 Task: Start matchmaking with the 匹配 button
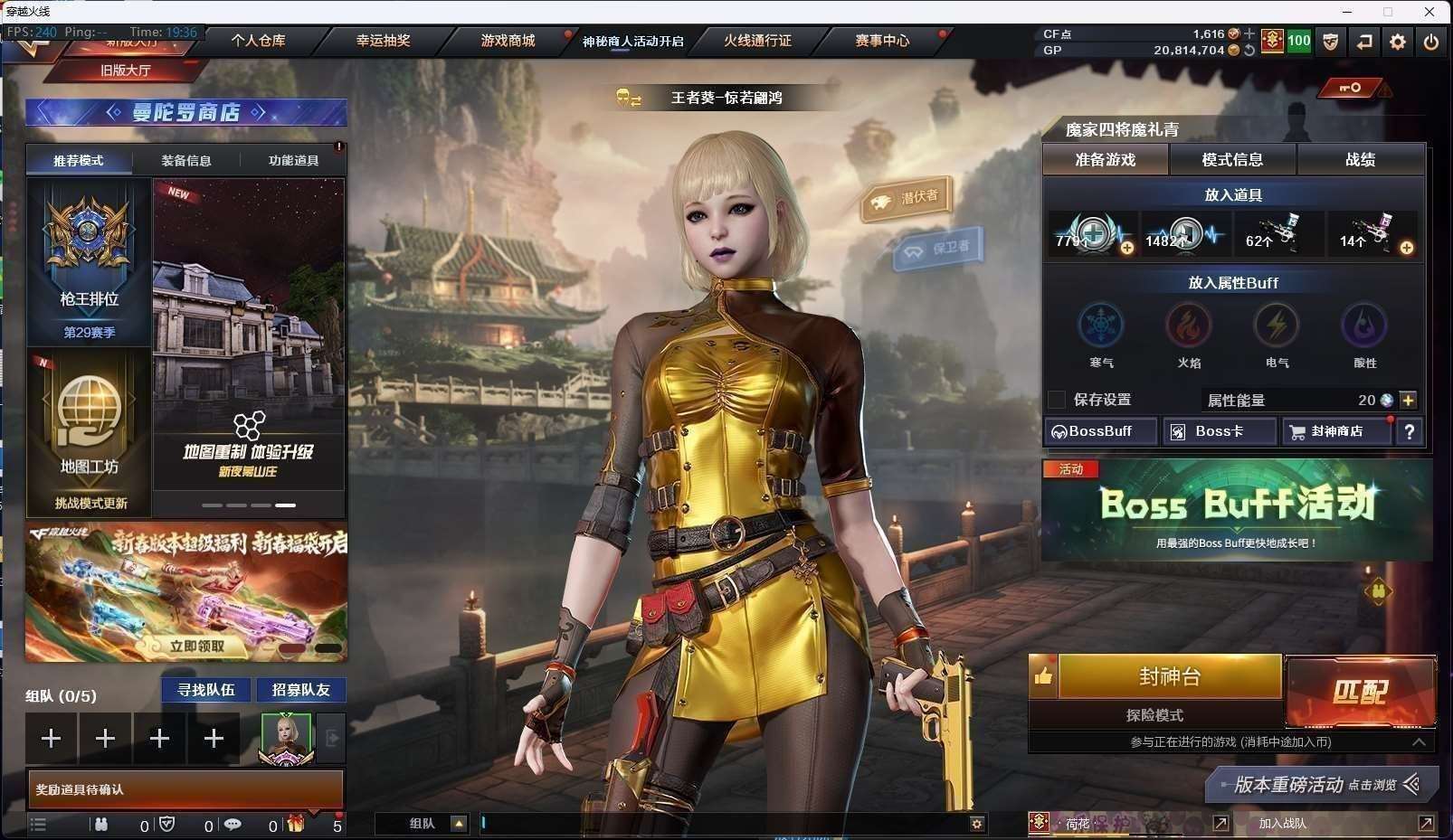[1360, 693]
